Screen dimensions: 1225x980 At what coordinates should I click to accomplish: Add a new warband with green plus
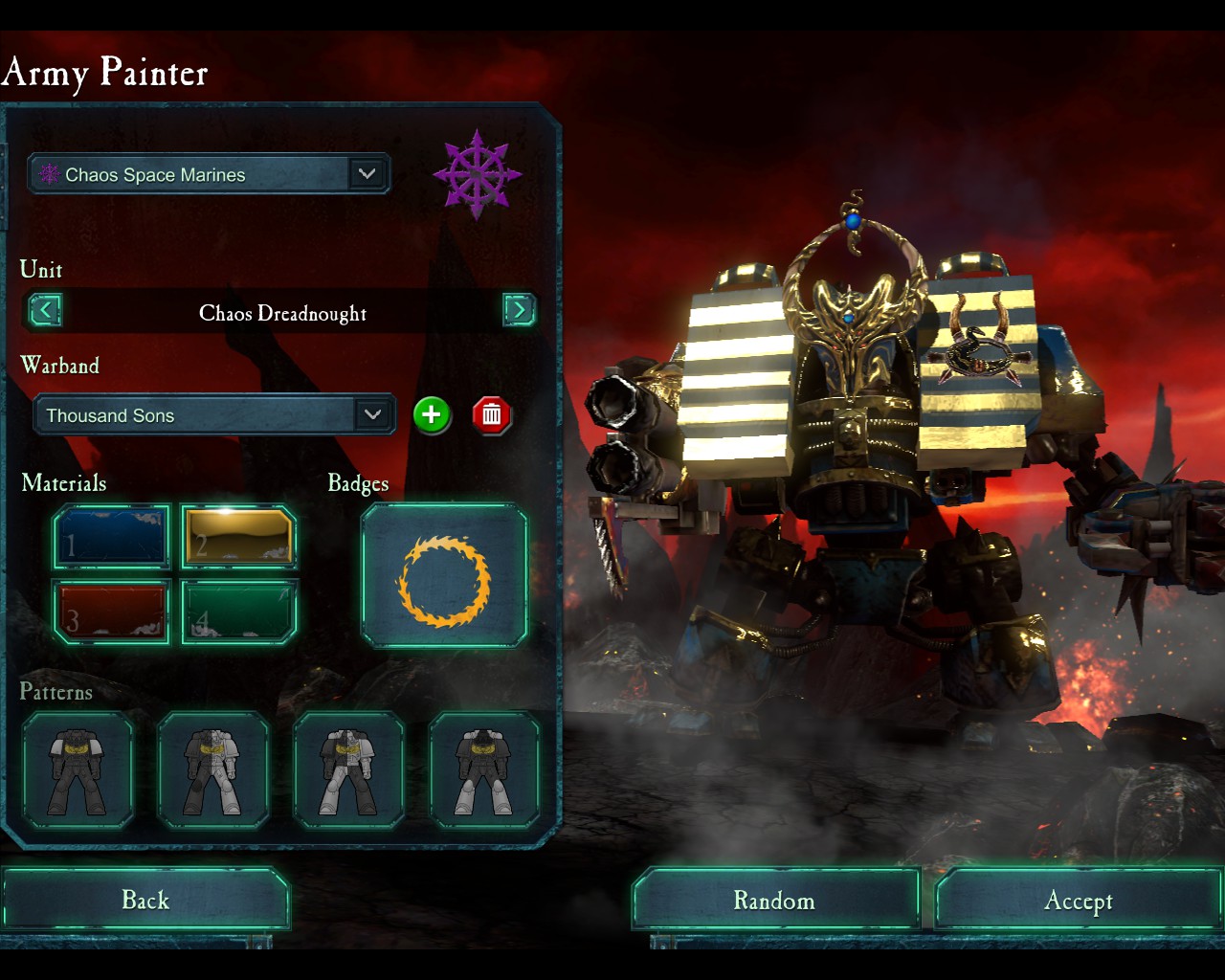coord(432,414)
